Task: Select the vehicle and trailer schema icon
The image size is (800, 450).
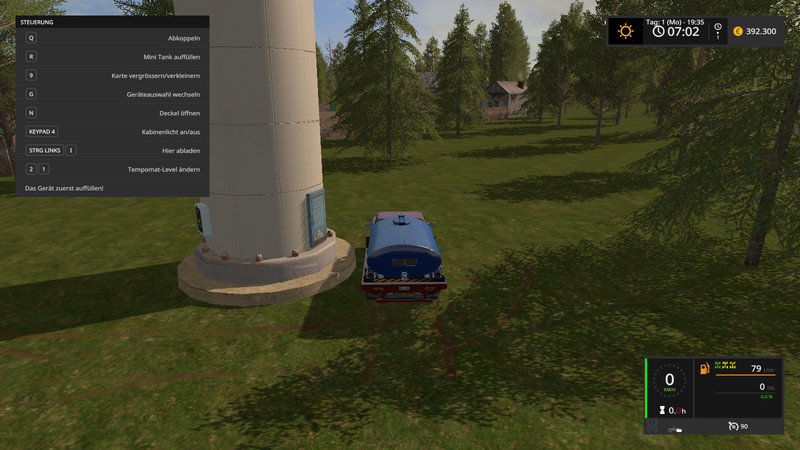Action: click(x=677, y=428)
